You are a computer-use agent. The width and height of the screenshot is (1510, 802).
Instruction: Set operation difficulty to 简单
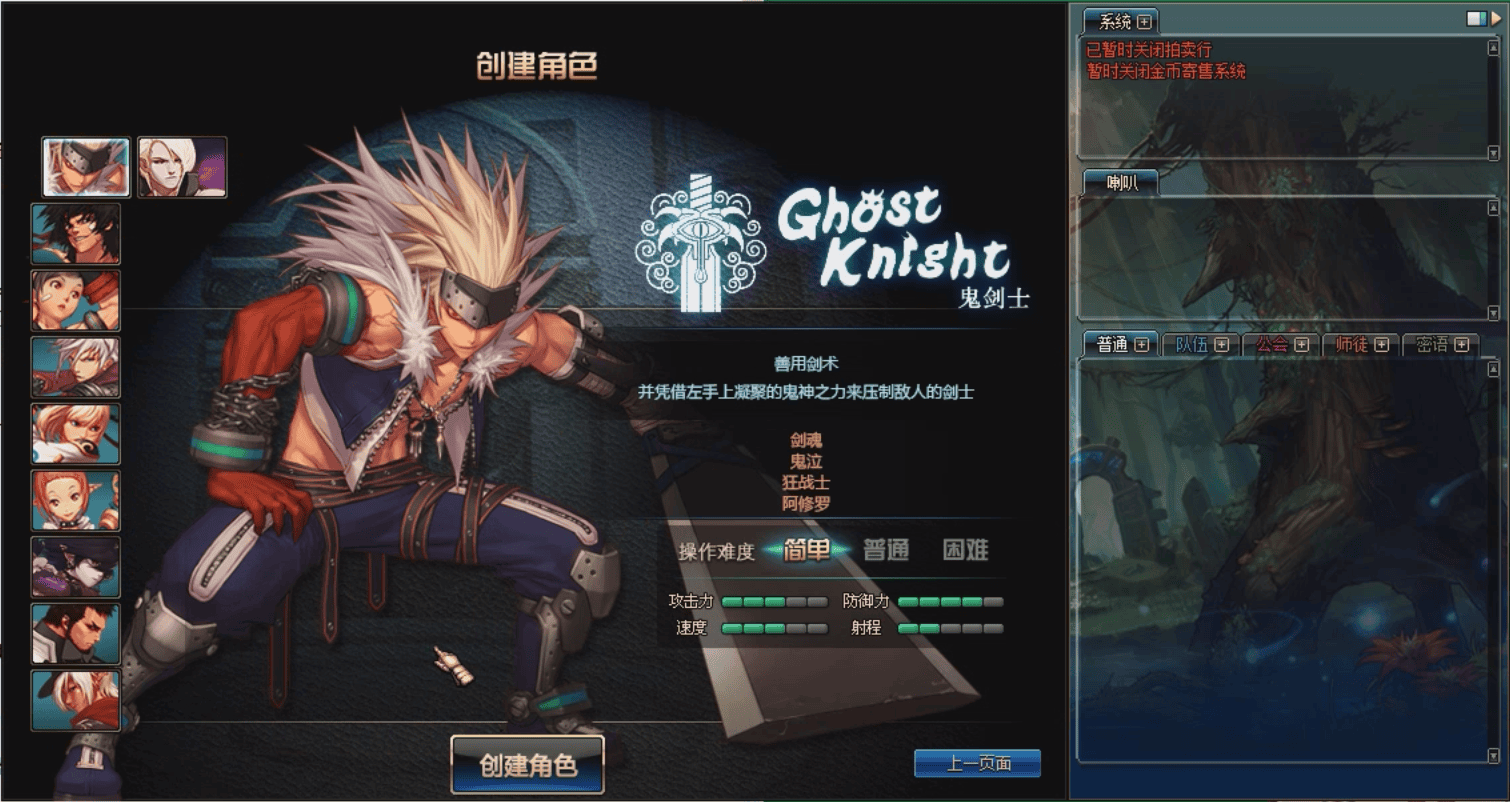tap(808, 550)
